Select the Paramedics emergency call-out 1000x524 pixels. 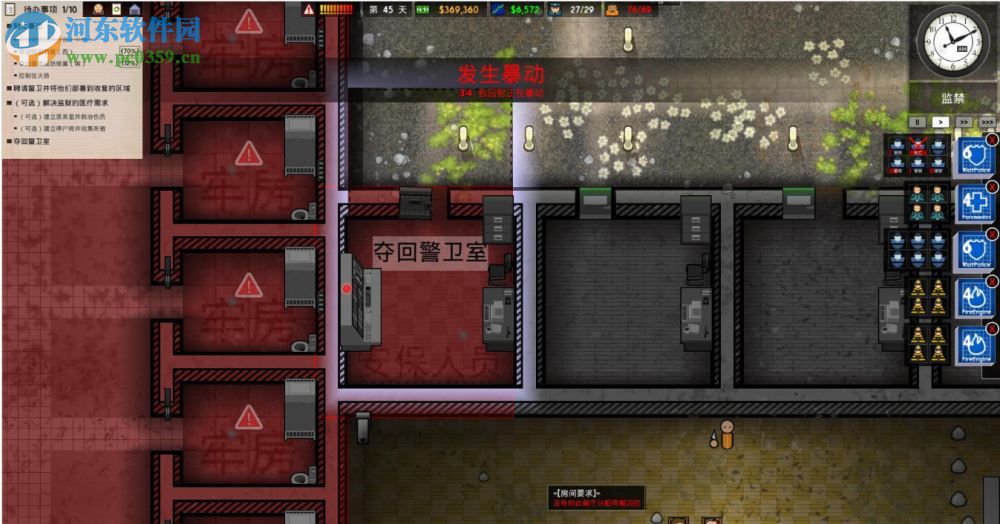[x=975, y=204]
